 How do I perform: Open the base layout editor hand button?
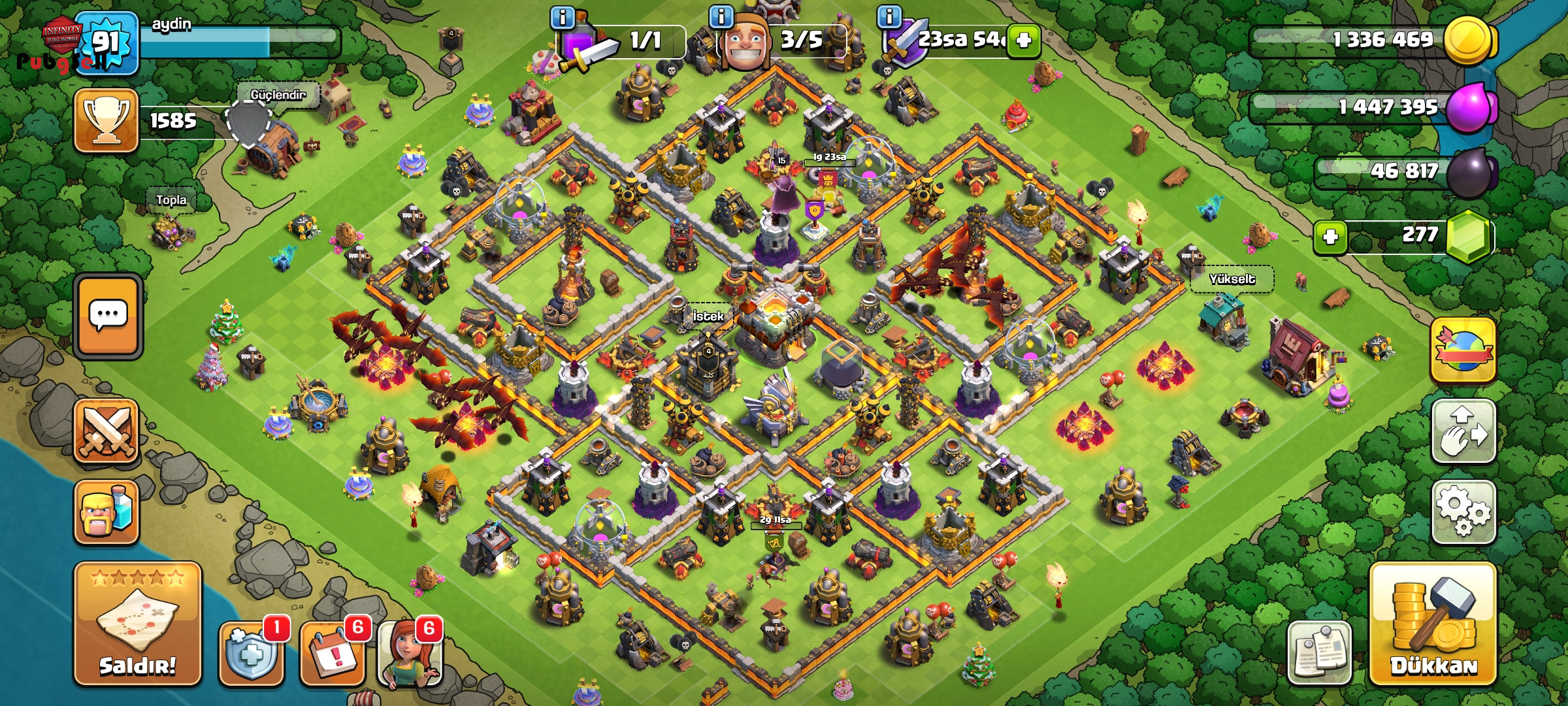1463,431
